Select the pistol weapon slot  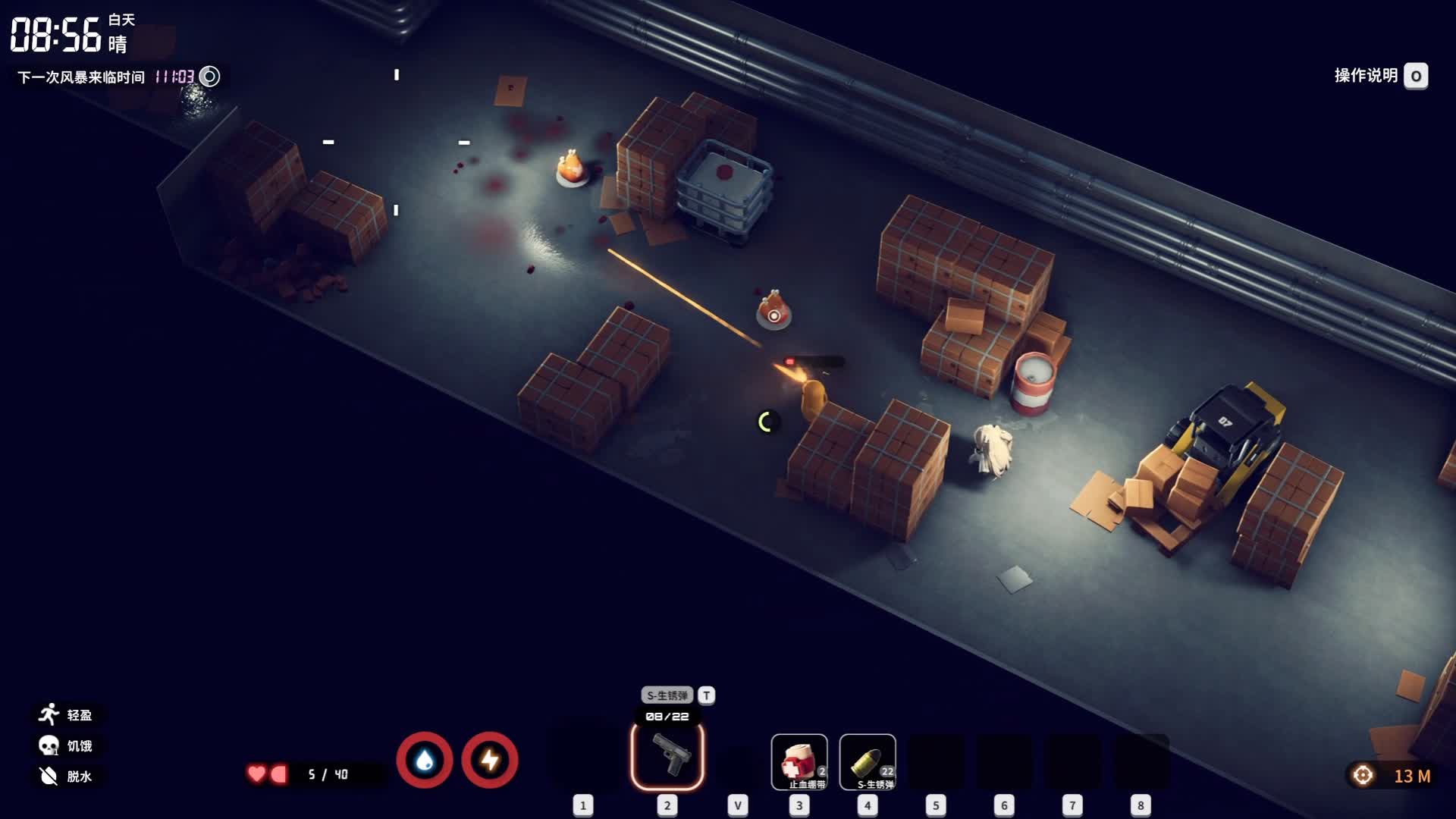[x=667, y=756]
